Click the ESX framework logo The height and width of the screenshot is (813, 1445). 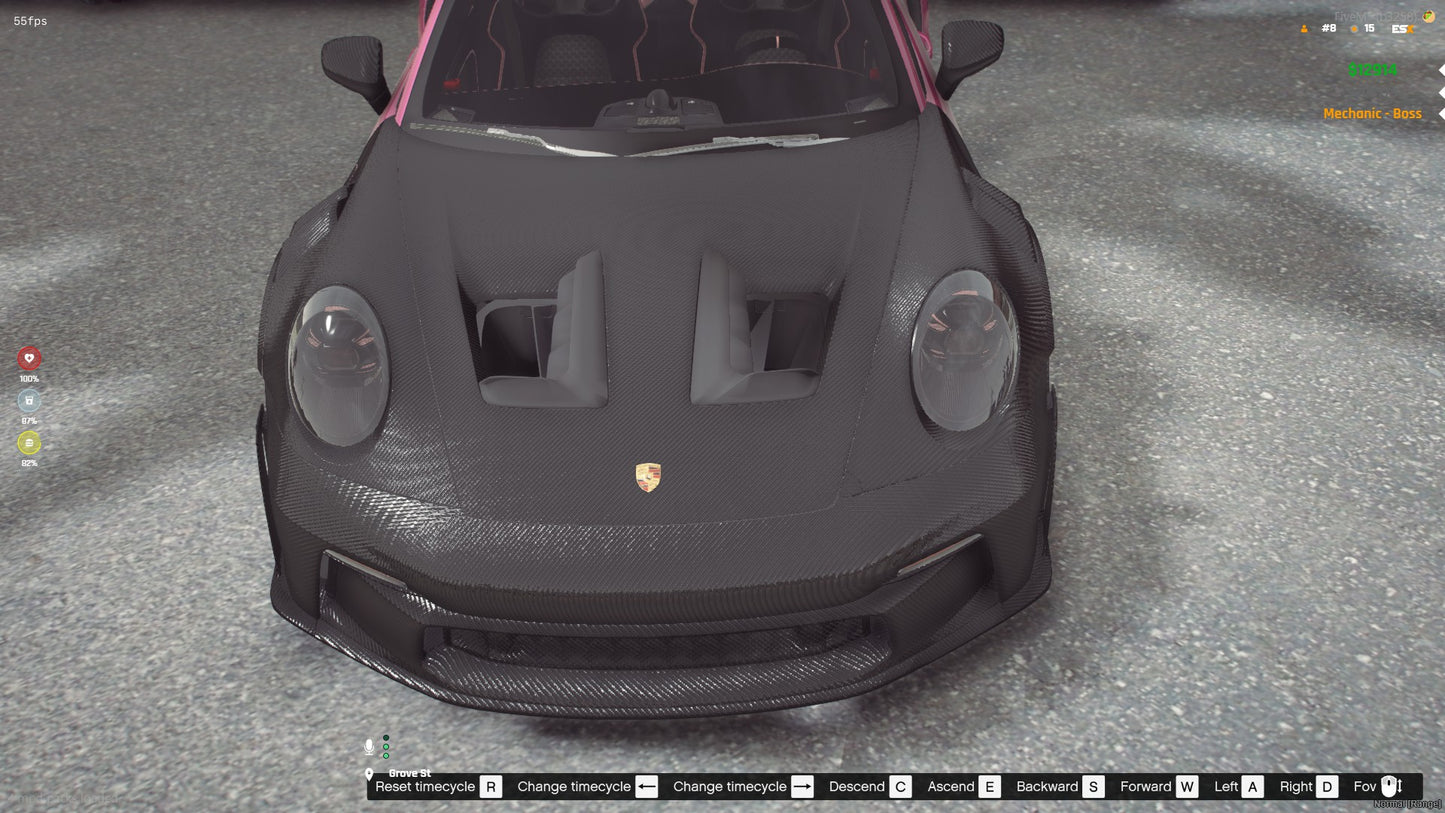point(1402,29)
